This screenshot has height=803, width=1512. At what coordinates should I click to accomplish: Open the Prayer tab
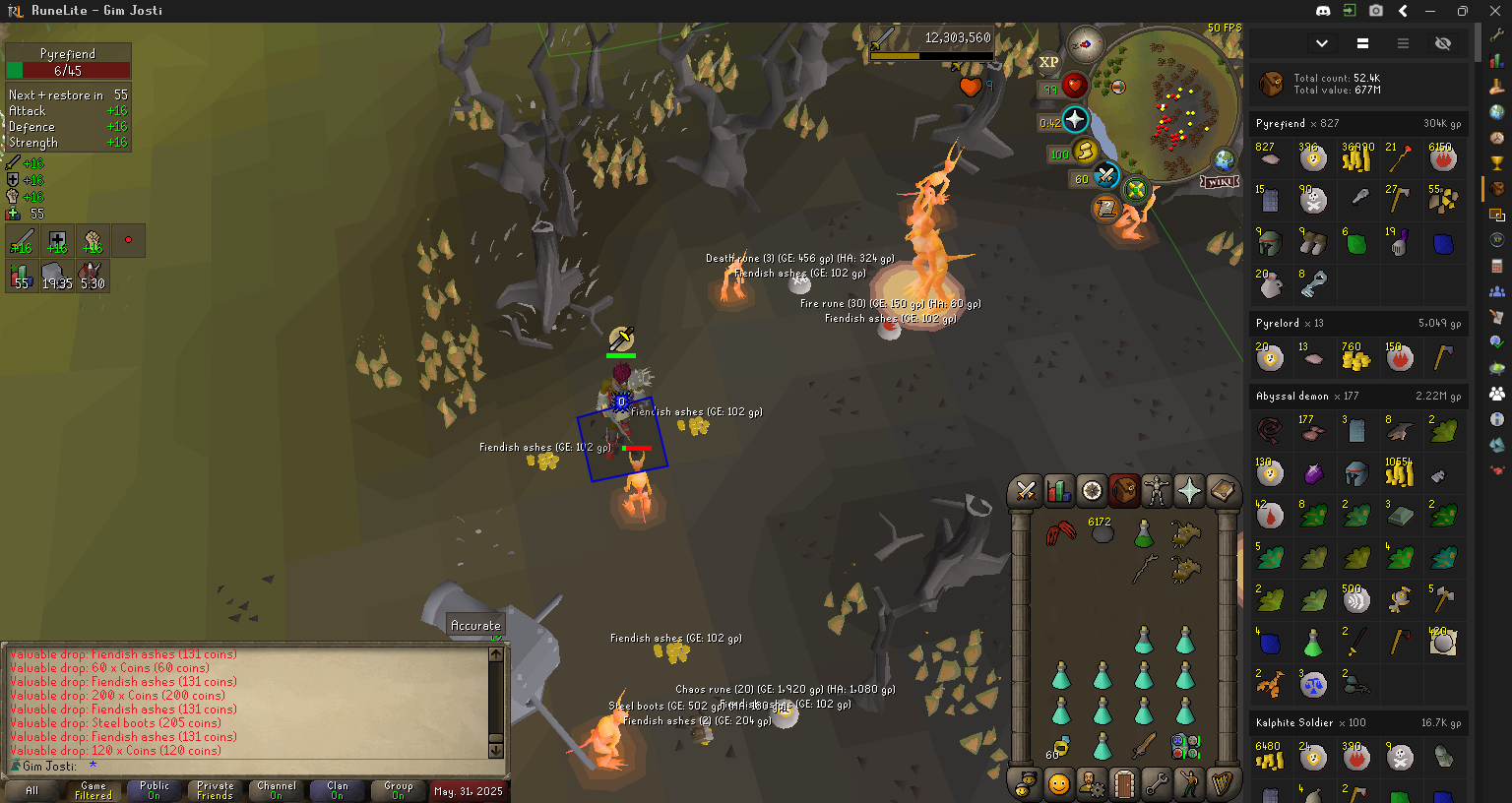click(x=1189, y=490)
